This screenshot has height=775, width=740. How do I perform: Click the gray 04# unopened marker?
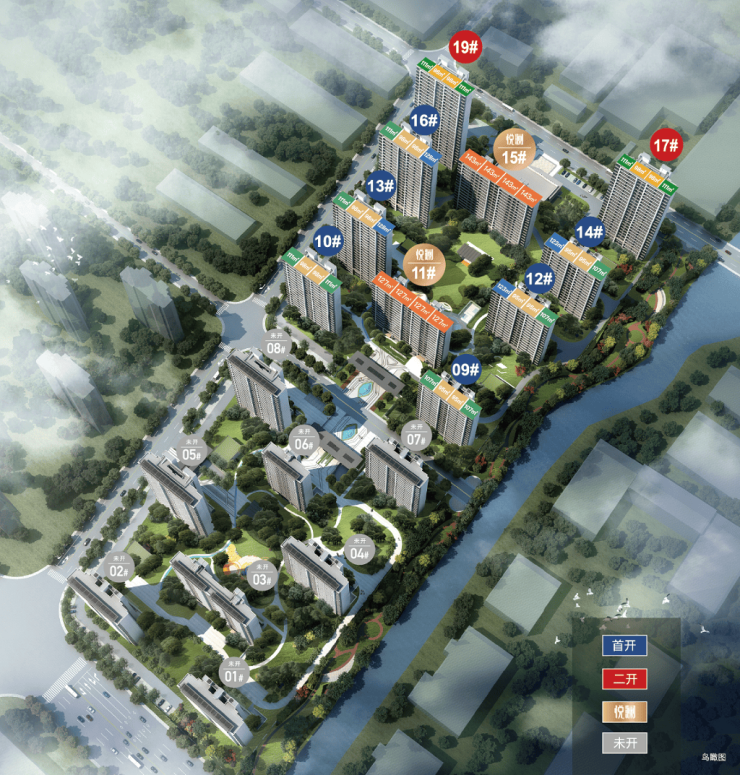point(360,549)
